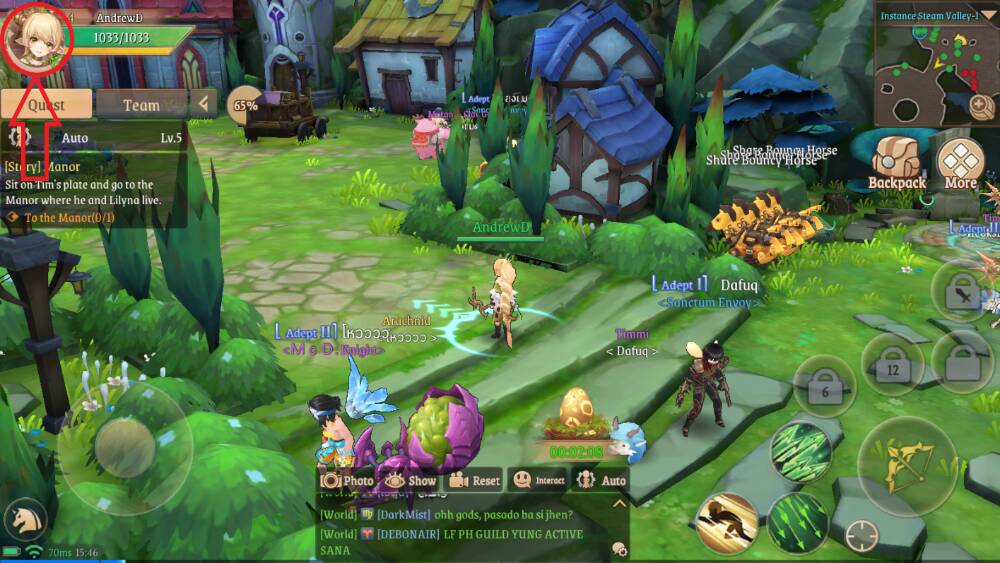Toggle the Auto button beside Interact
1000x563 pixels.
pos(602,481)
